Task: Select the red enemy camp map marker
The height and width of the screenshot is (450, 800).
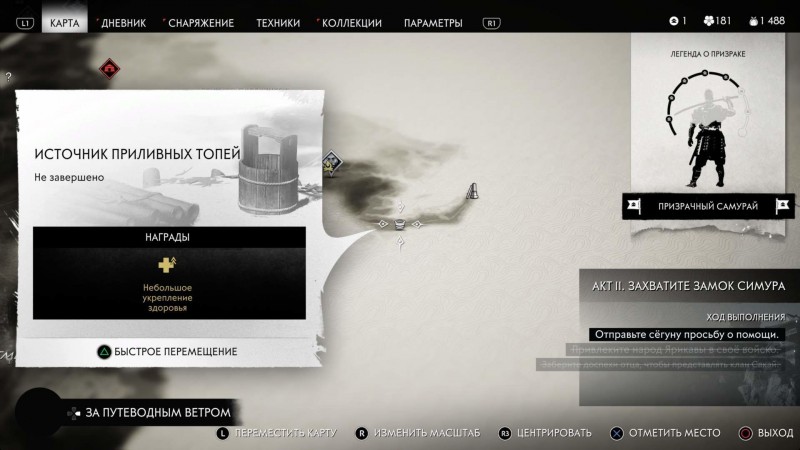Action: click(109, 68)
